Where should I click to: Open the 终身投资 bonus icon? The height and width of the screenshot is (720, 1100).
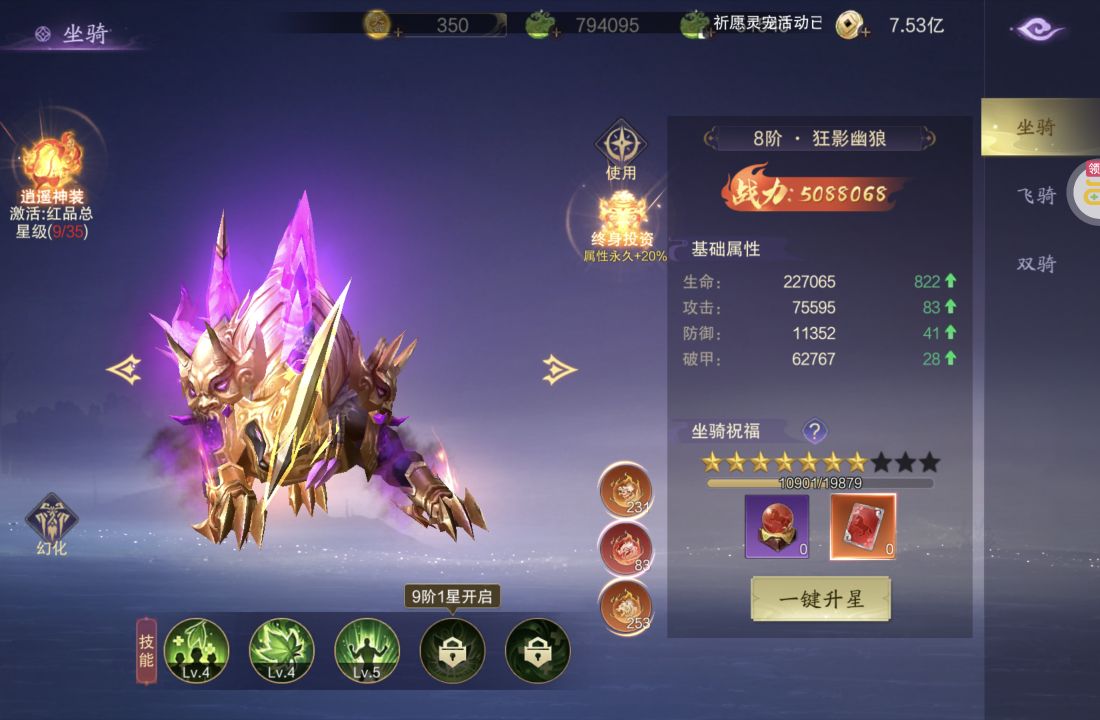(x=624, y=214)
